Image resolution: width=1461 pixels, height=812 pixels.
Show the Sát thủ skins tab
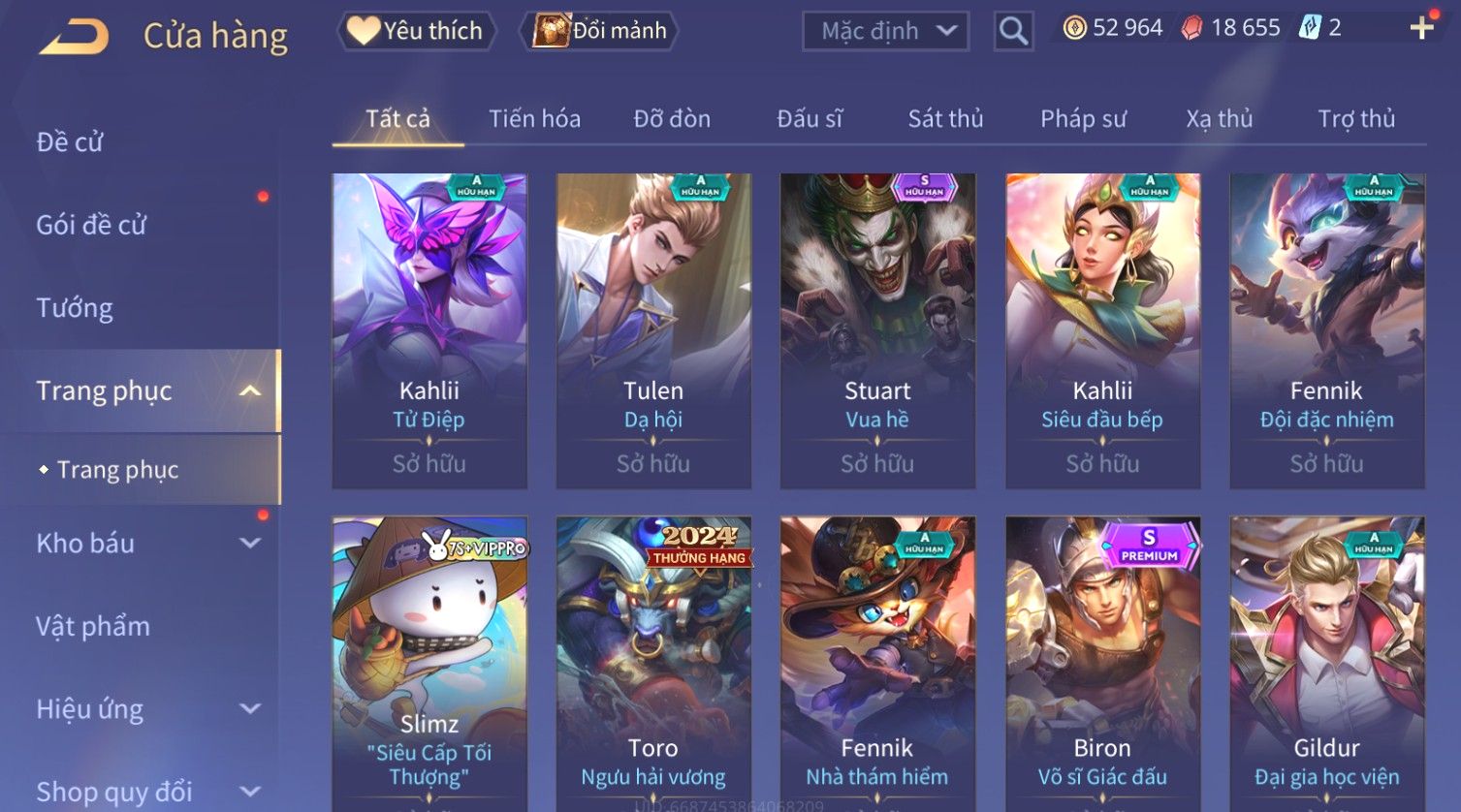pyautogui.click(x=945, y=119)
